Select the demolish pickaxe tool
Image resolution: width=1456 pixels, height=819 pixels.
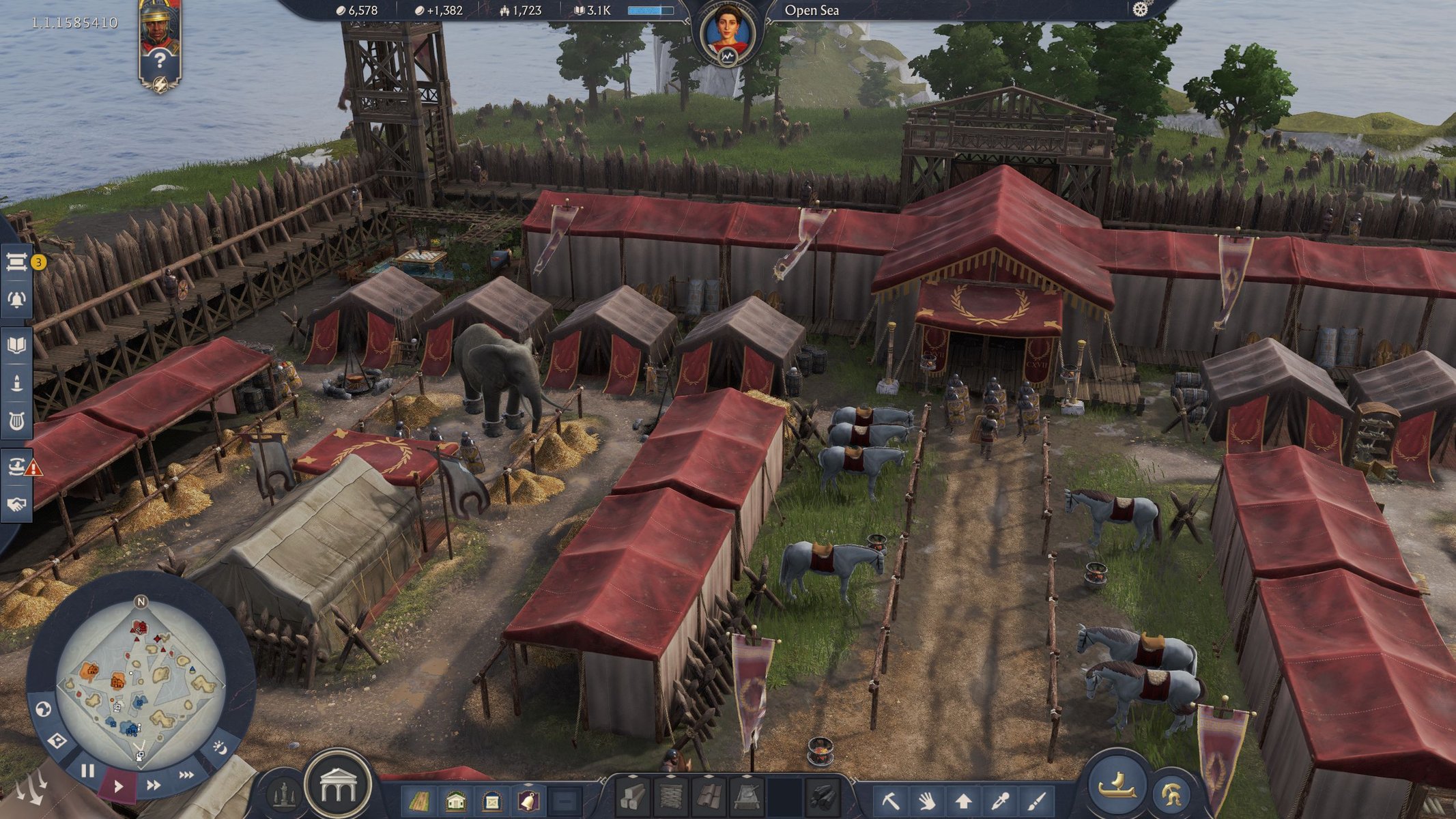891,800
